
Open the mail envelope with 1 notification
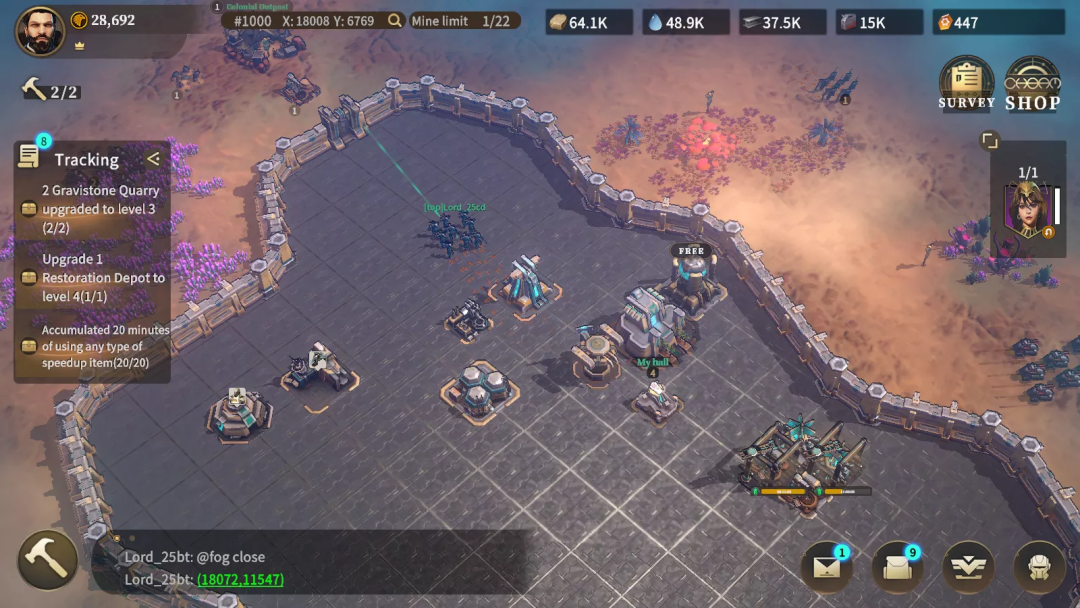click(826, 567)
